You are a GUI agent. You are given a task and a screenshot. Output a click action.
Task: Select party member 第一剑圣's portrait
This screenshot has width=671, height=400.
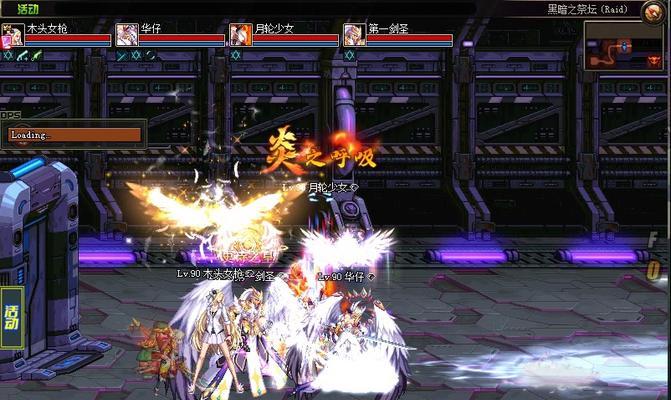click(353, 36)
